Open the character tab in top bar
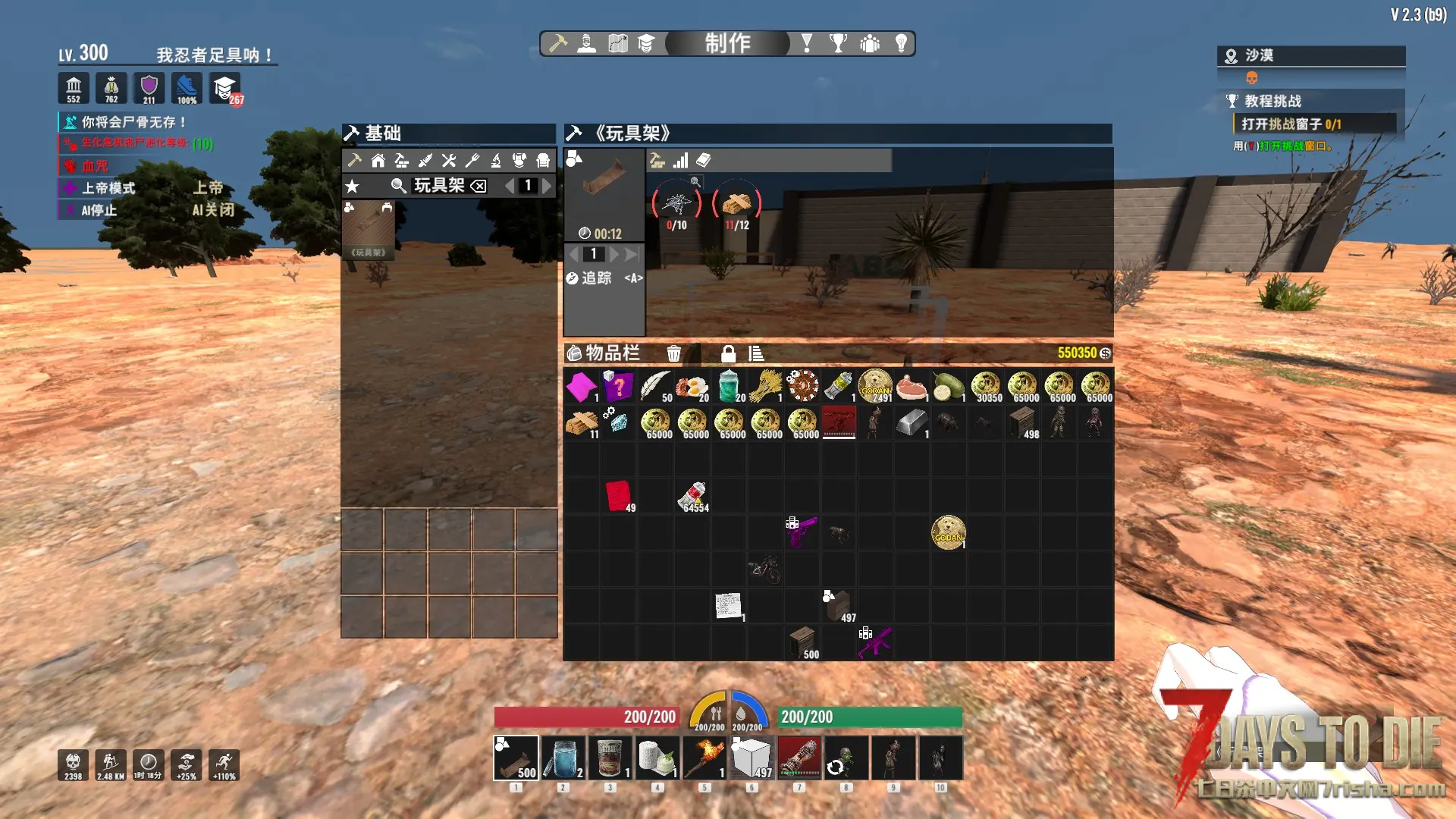Screen dimensions: 1456x819 point(586,43)
